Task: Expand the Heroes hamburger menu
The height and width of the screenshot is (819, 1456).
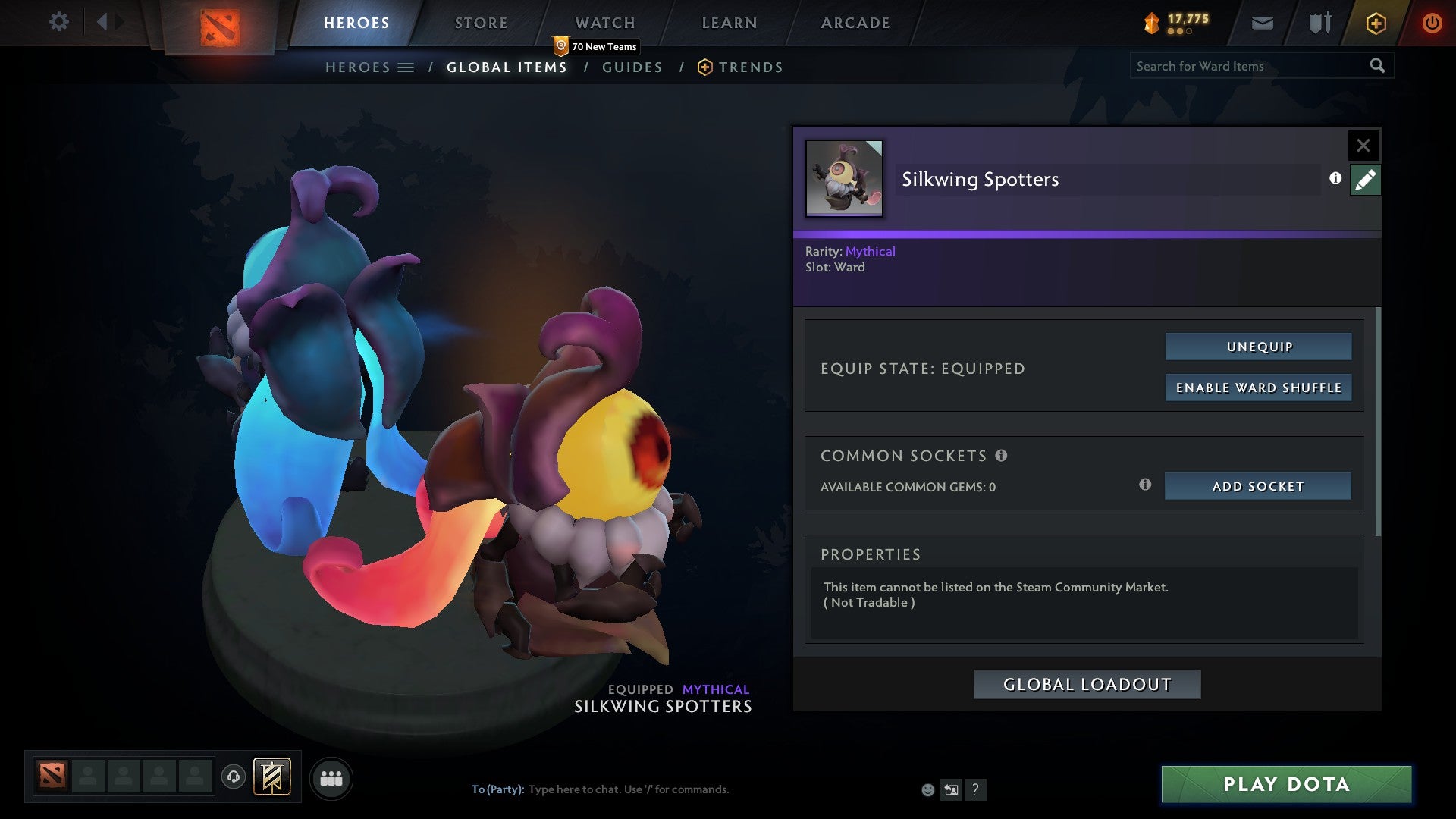Action: pyautogui.click(x=406, y=67)
